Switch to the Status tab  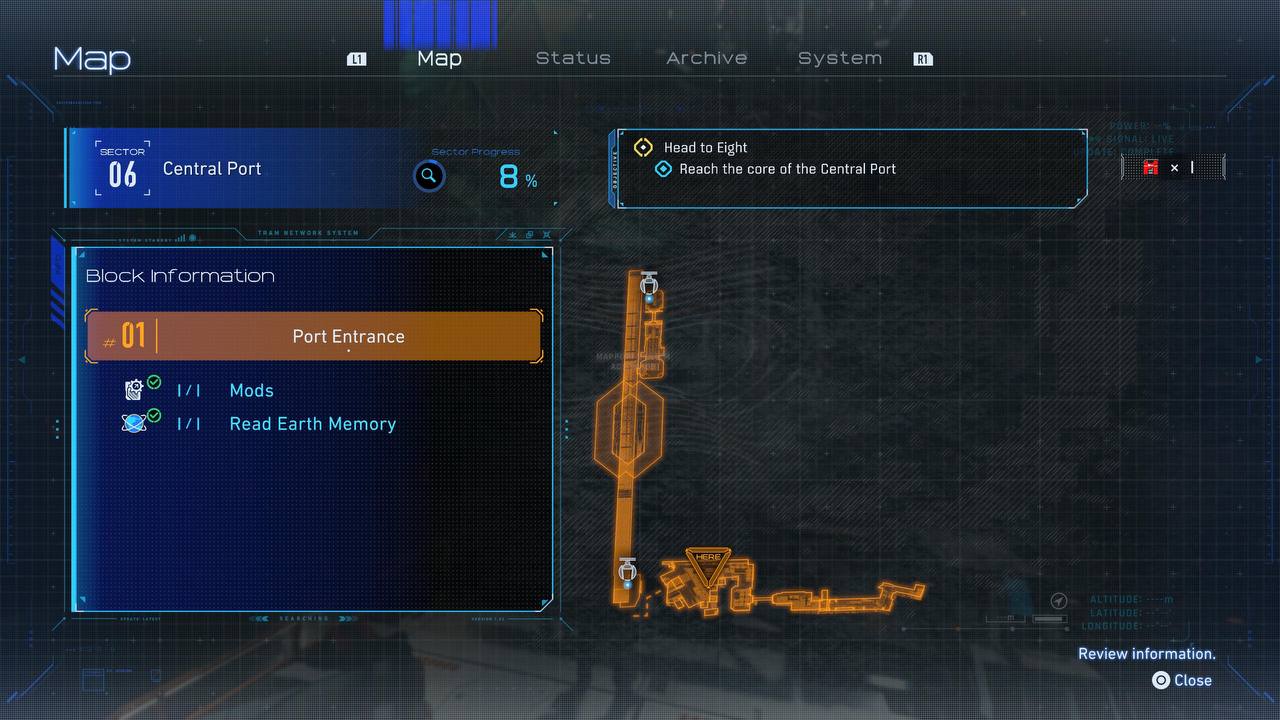point(573,58)
